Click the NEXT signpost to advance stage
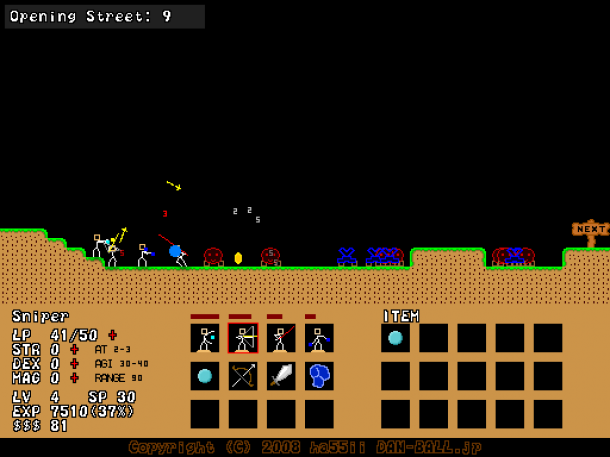The image size is (610, 457). (x=590, y=230)
